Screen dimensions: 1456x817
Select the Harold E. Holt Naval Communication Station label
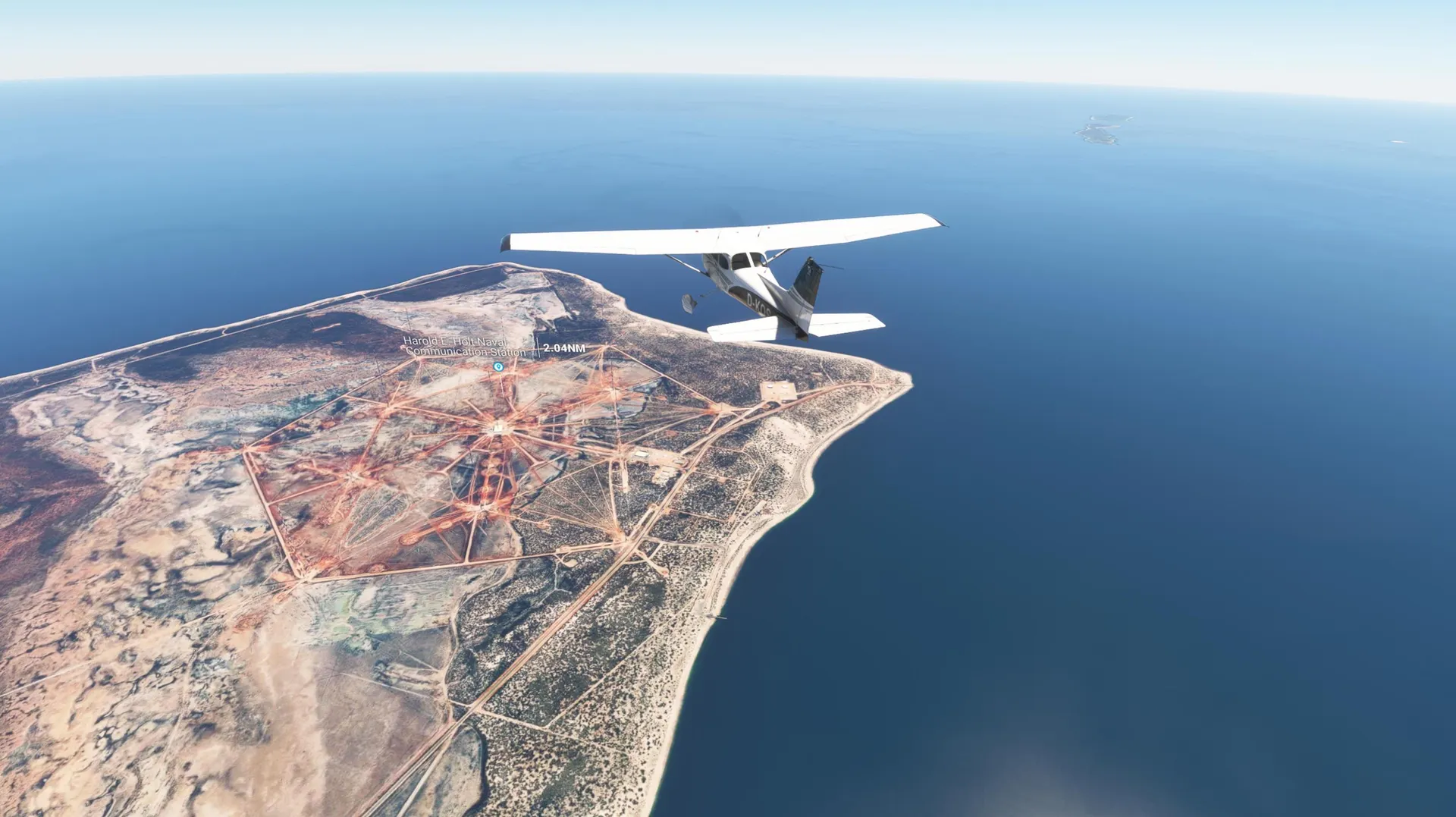click(464, 347)
